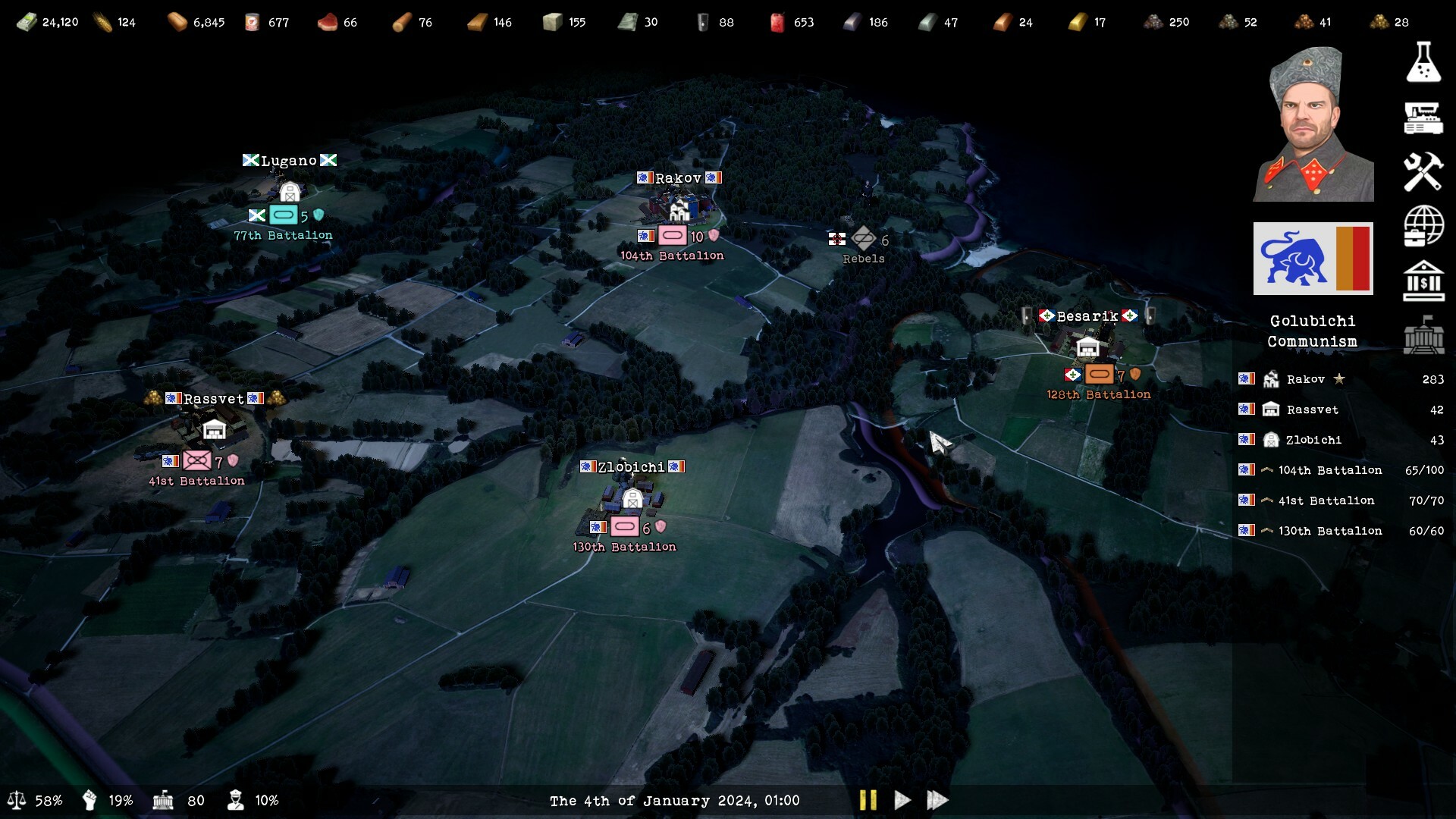The height and width of the screenshot is (819, 1456).
Task: Click the Golubichi faction flag
Action: pyautogui.click(x=1313, y=259)
